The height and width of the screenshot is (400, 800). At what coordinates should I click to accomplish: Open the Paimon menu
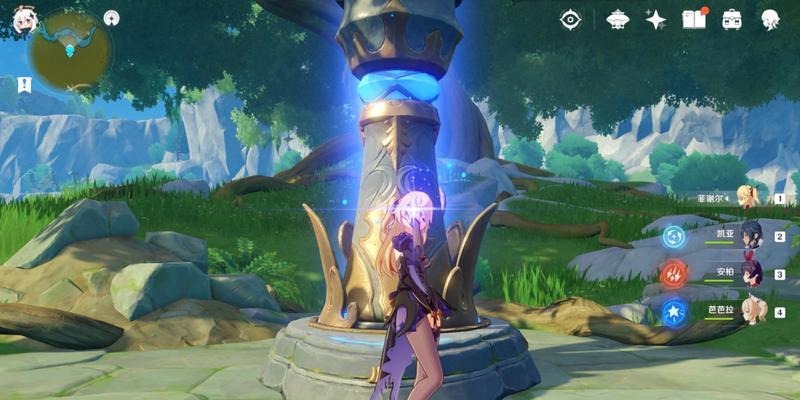(19, 20)
